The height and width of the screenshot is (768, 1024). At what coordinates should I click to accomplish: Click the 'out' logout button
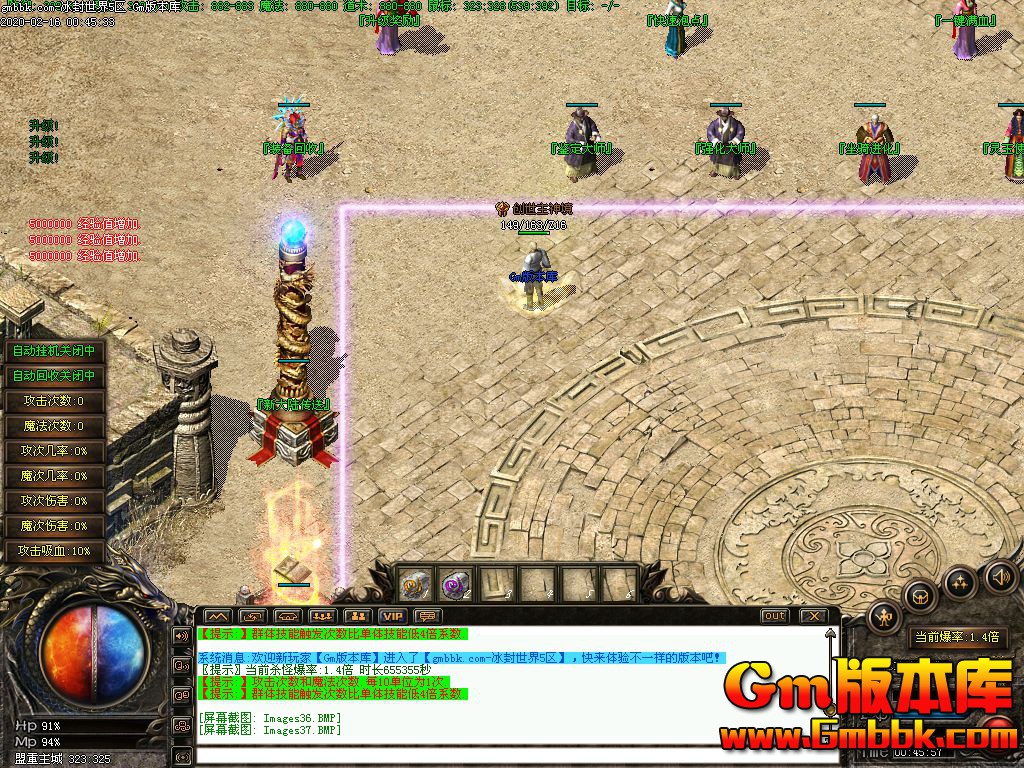point(774,616)
